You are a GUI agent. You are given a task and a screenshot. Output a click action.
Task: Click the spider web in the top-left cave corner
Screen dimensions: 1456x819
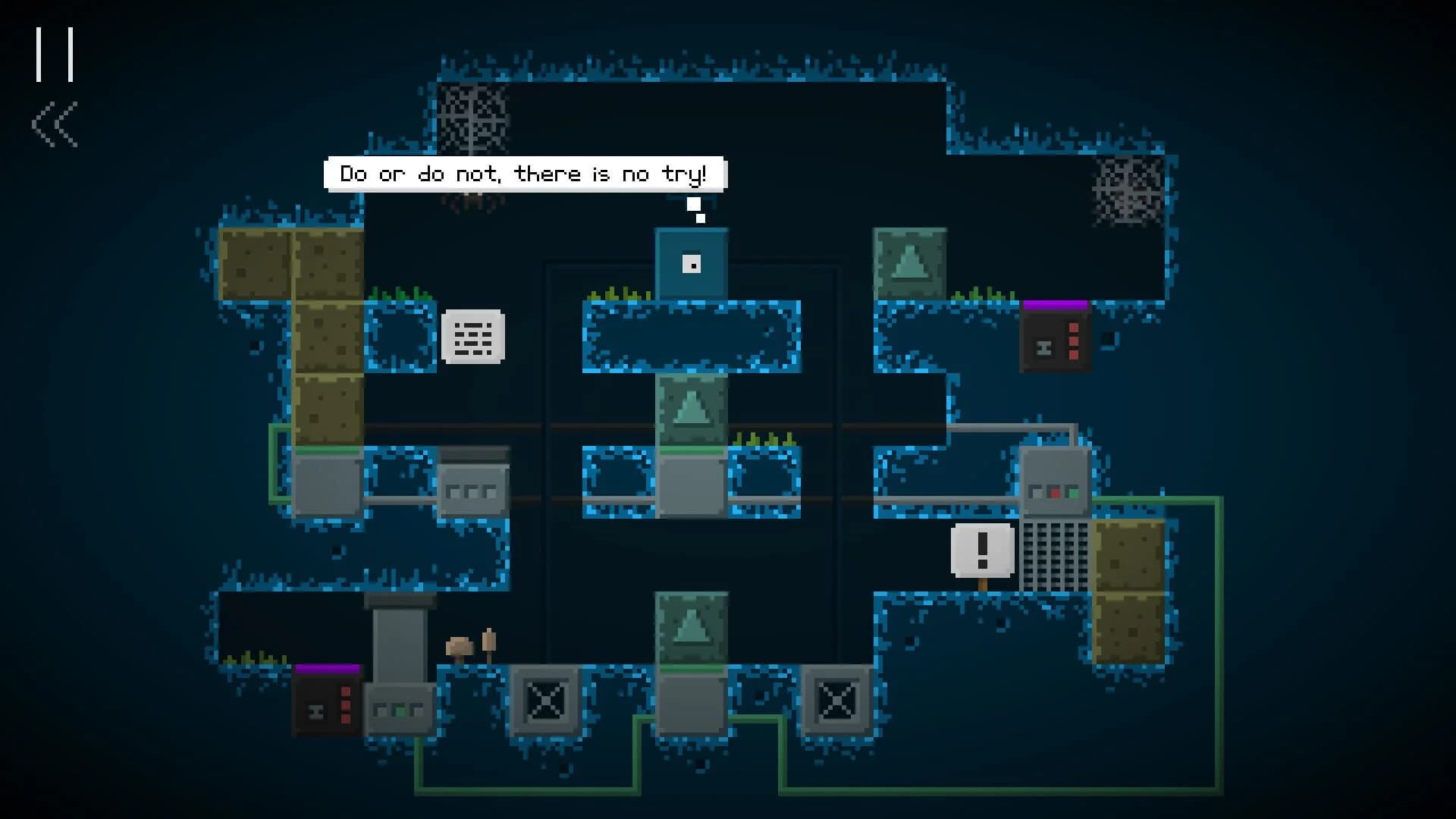click(x=474, y=114)
